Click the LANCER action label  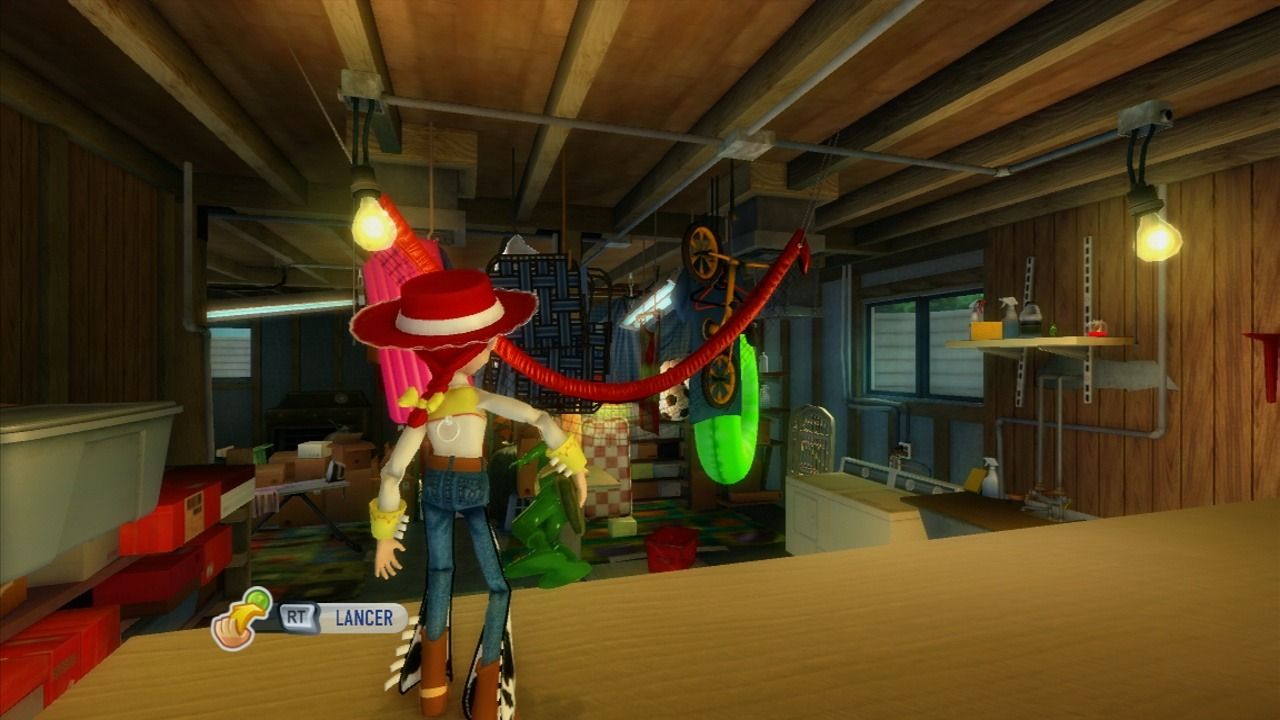pyautogui.click(x=365, y=617)
